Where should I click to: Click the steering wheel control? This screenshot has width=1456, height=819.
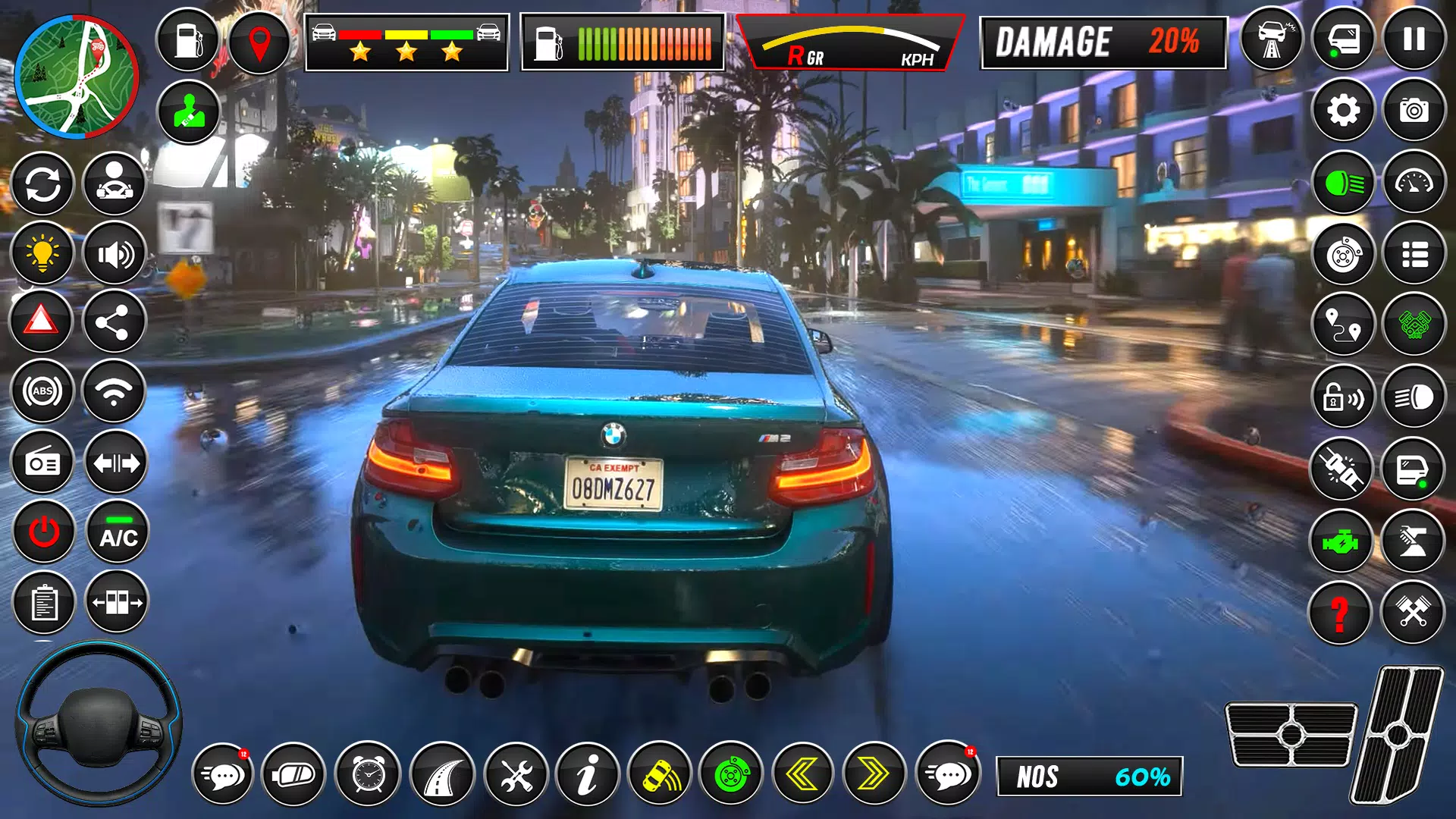point(99,724)
